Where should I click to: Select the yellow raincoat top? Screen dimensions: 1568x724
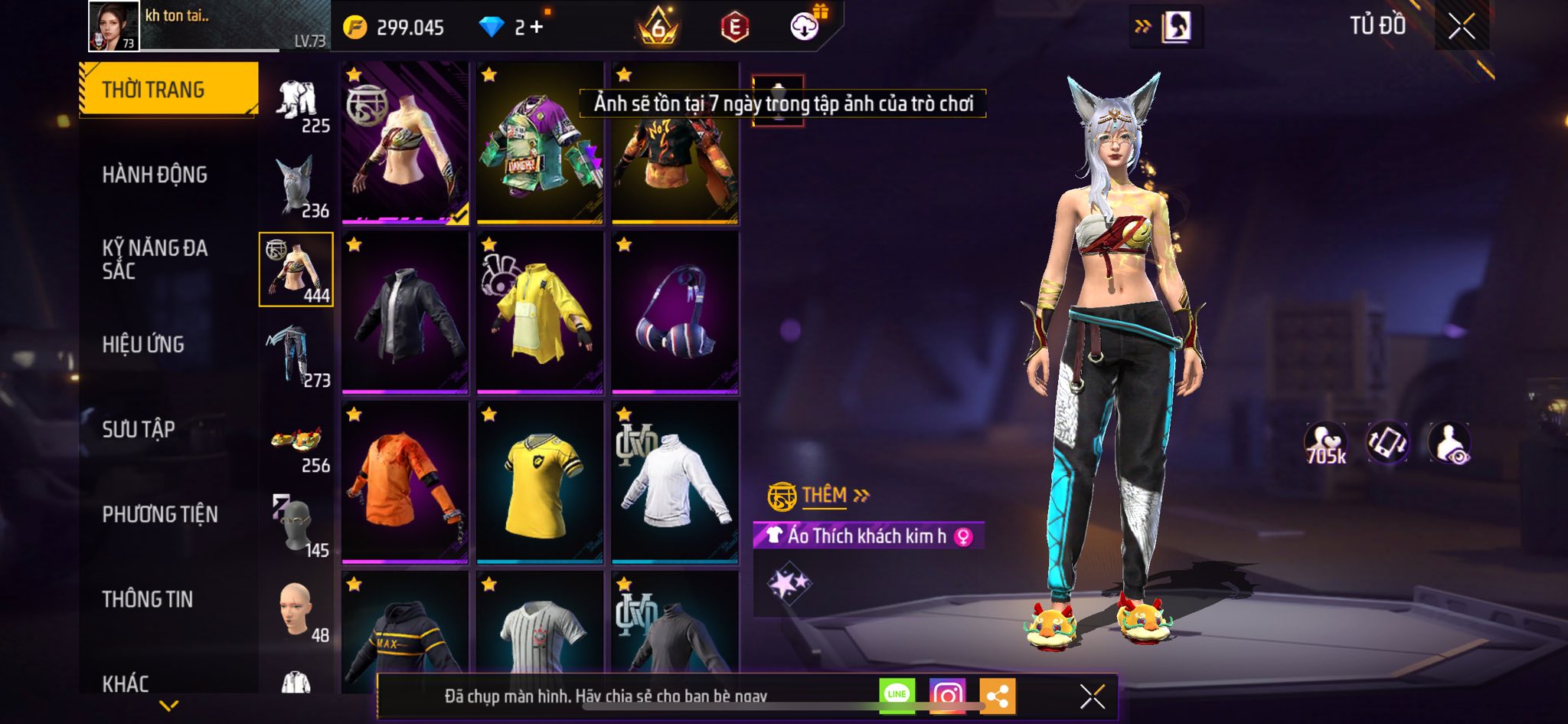tap(540, 313)
